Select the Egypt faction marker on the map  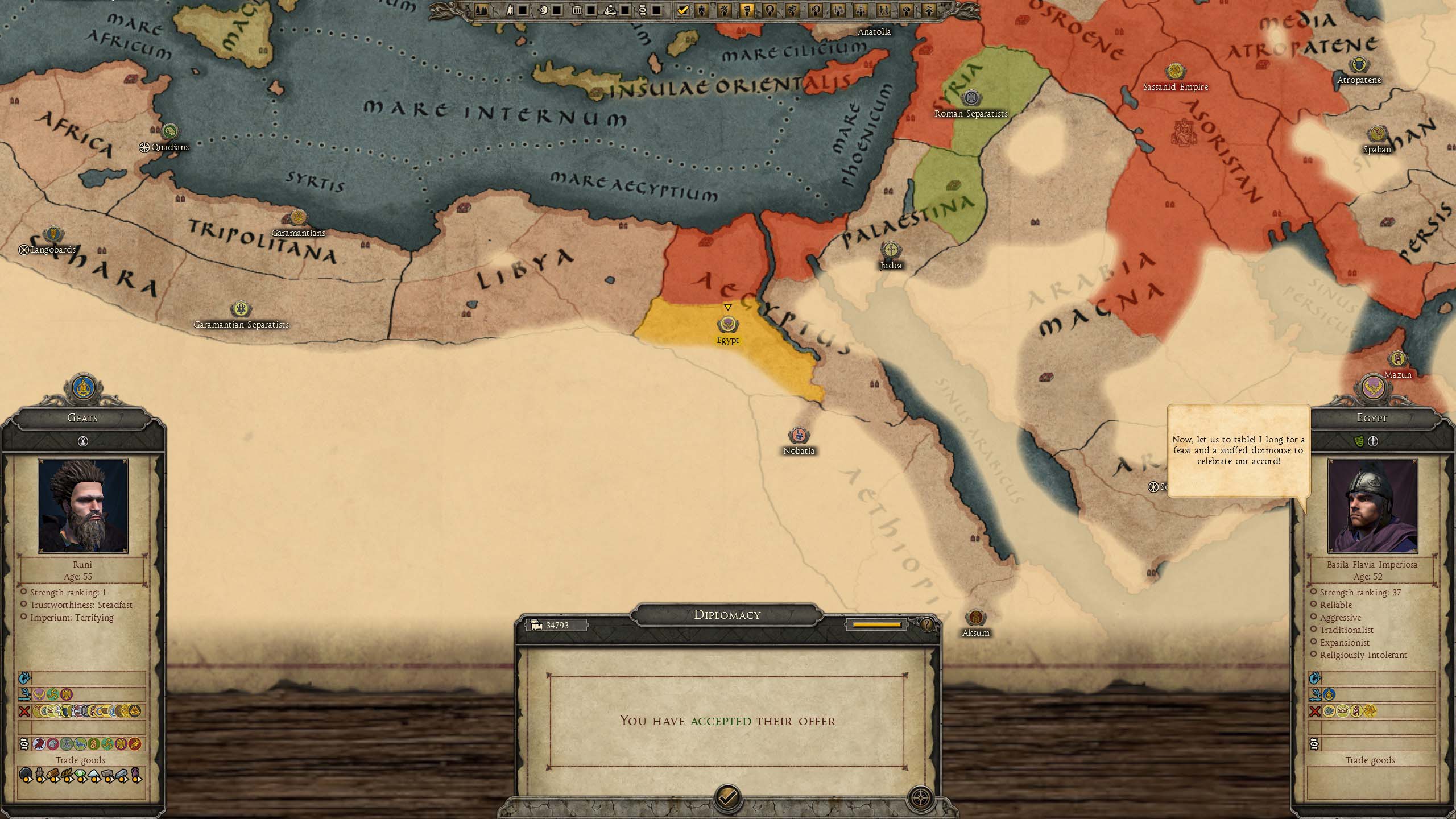pos(727,325)
